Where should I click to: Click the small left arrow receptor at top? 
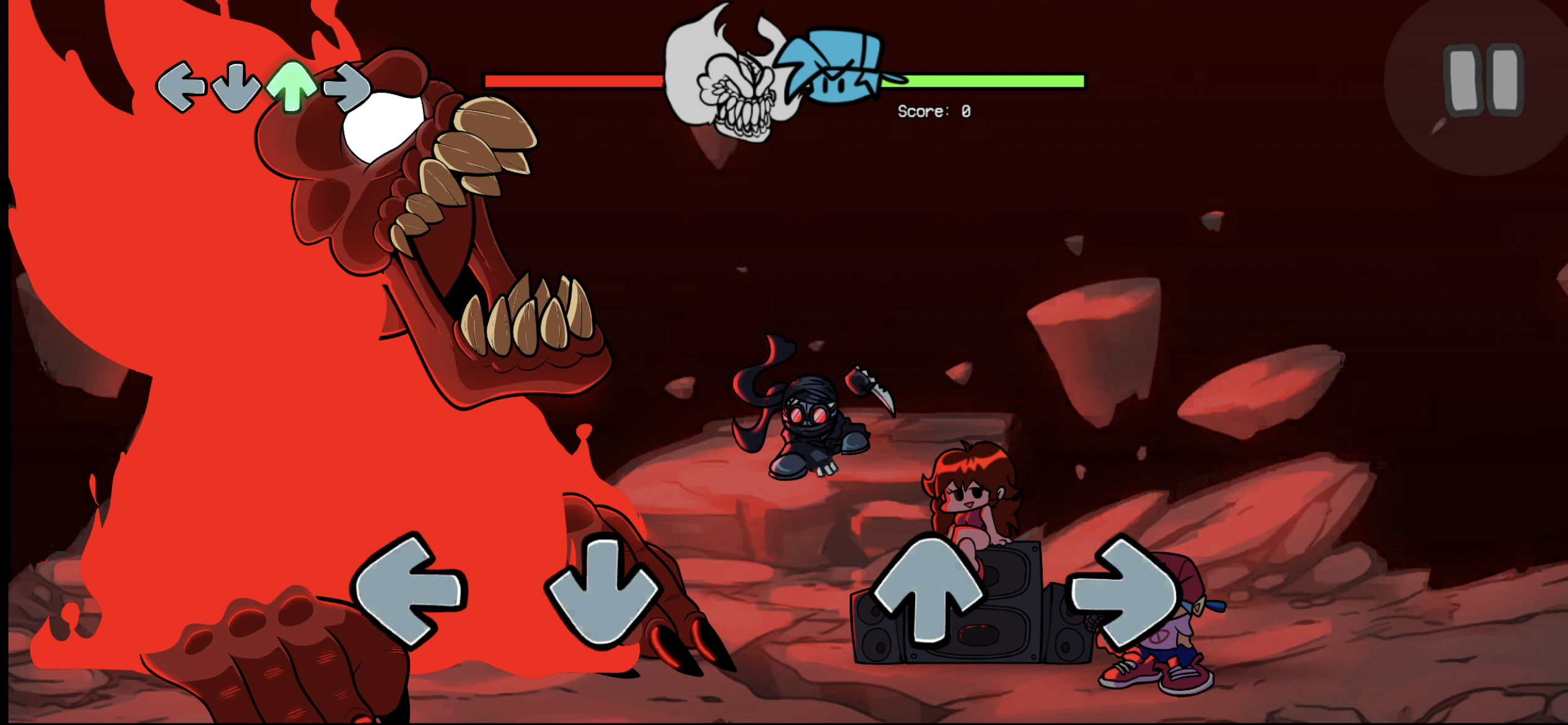[183, 86]
